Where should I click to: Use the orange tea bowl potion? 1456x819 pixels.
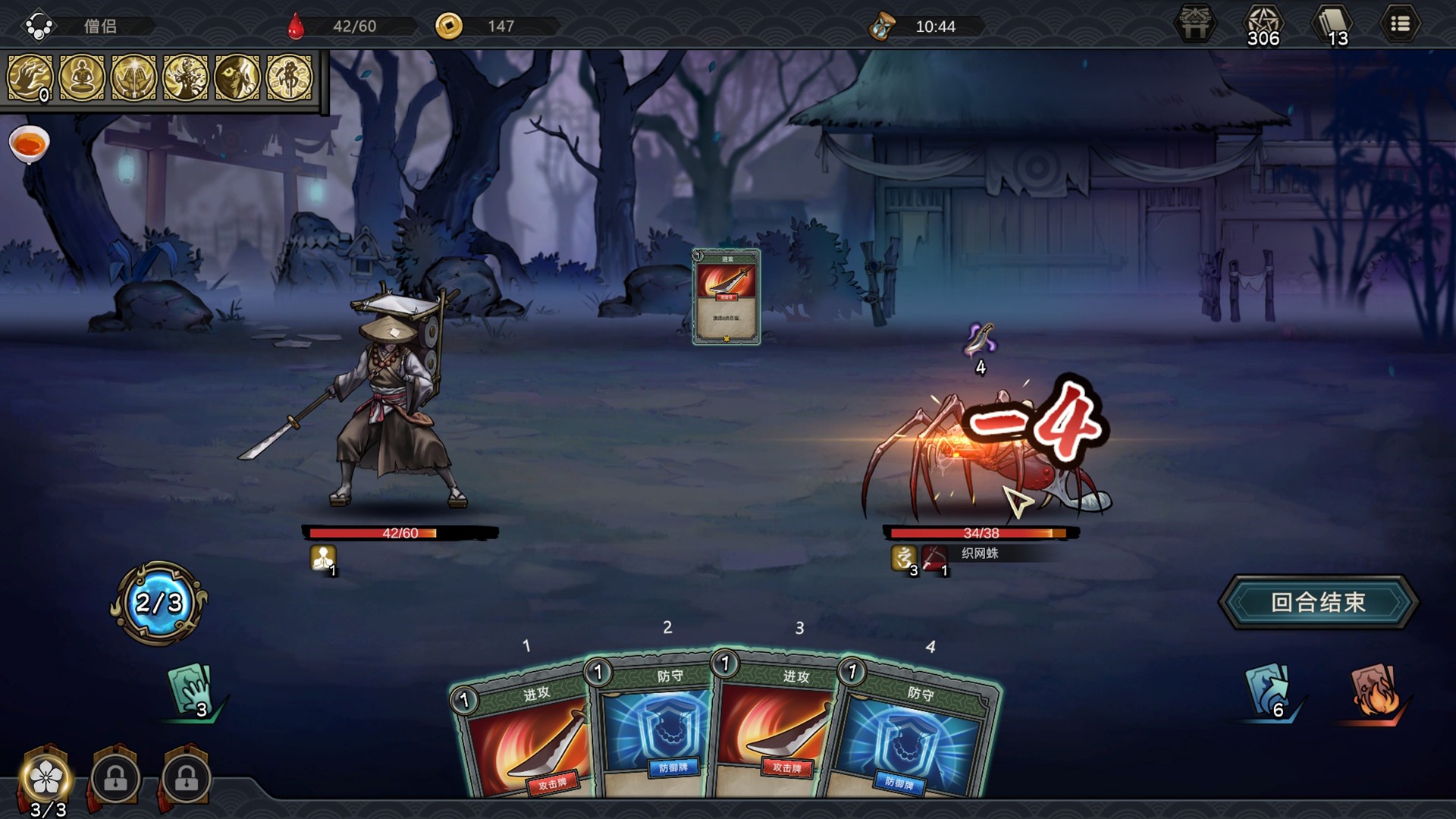pyautogui.click(x=29, y=143)
